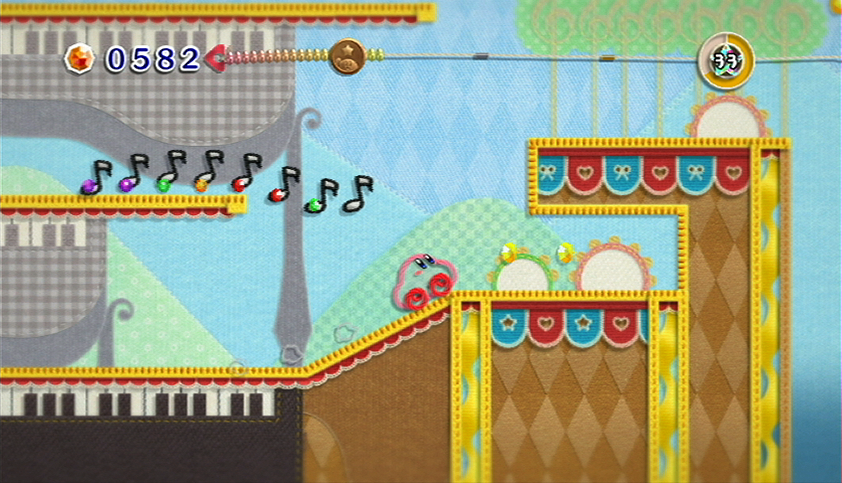The image size is (842, 483).
Task: Select the bronze medal on the bead gauge
Action: pyautogui.click(x=348, y=56)
